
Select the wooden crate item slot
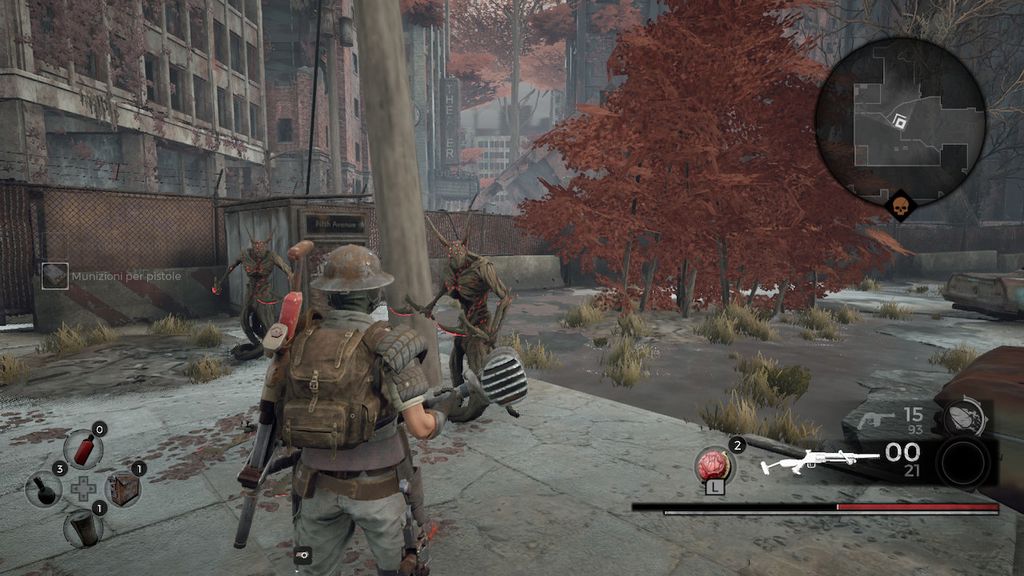123,488
